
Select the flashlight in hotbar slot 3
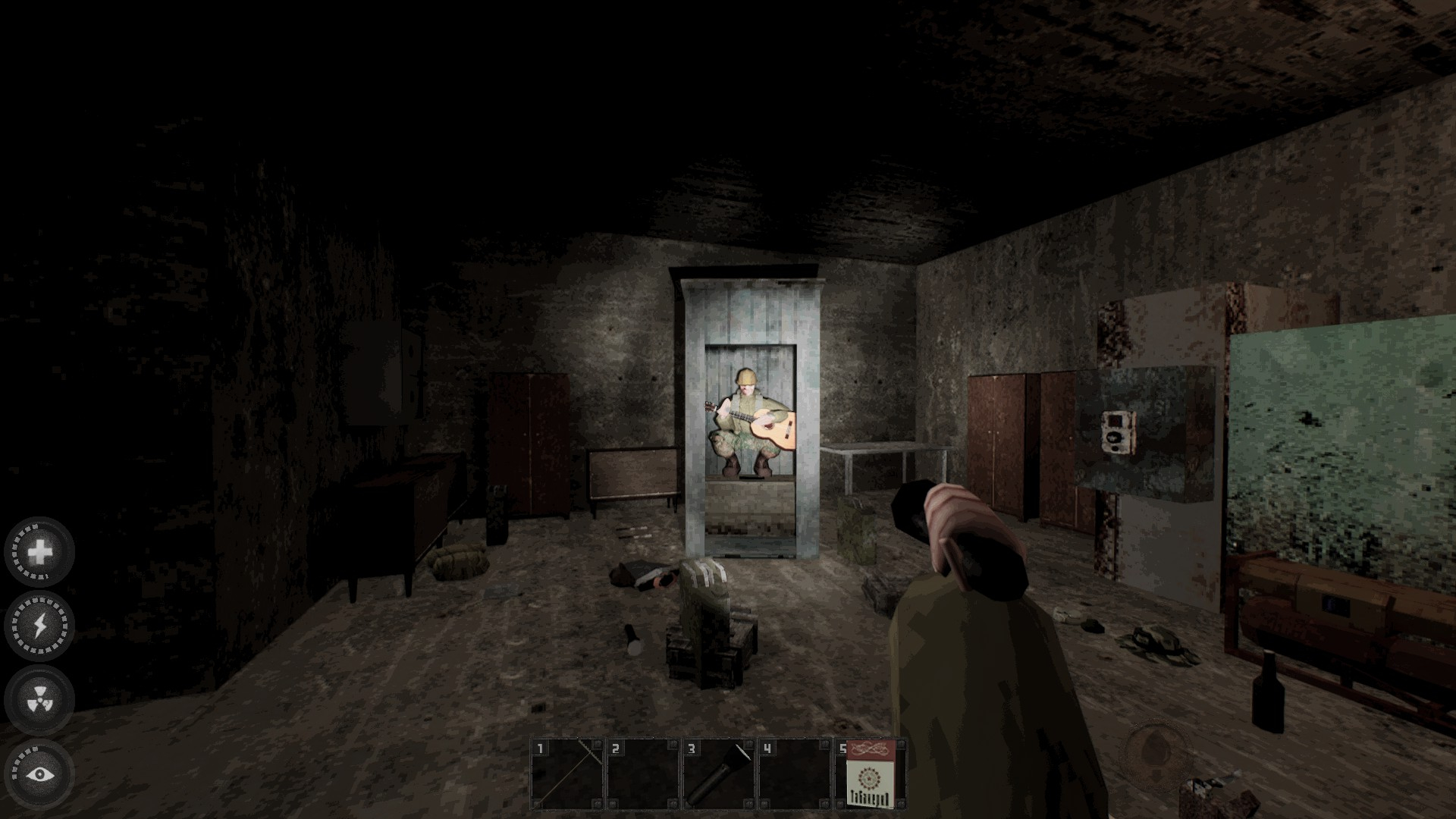(719, 774)
